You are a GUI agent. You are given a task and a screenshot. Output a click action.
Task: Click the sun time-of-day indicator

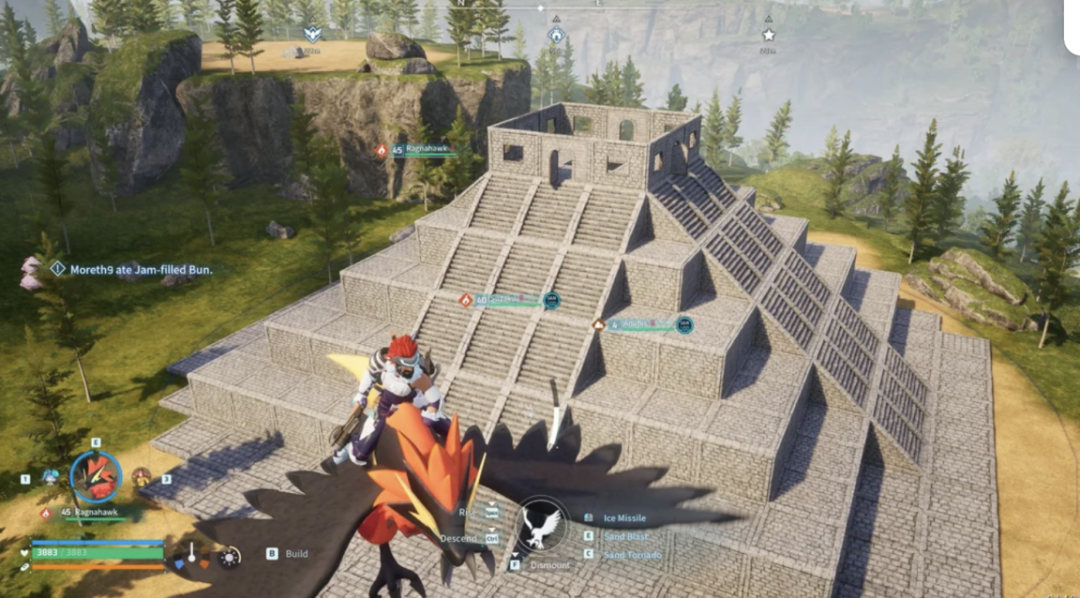pyautogui.click(x=230, y=556)
